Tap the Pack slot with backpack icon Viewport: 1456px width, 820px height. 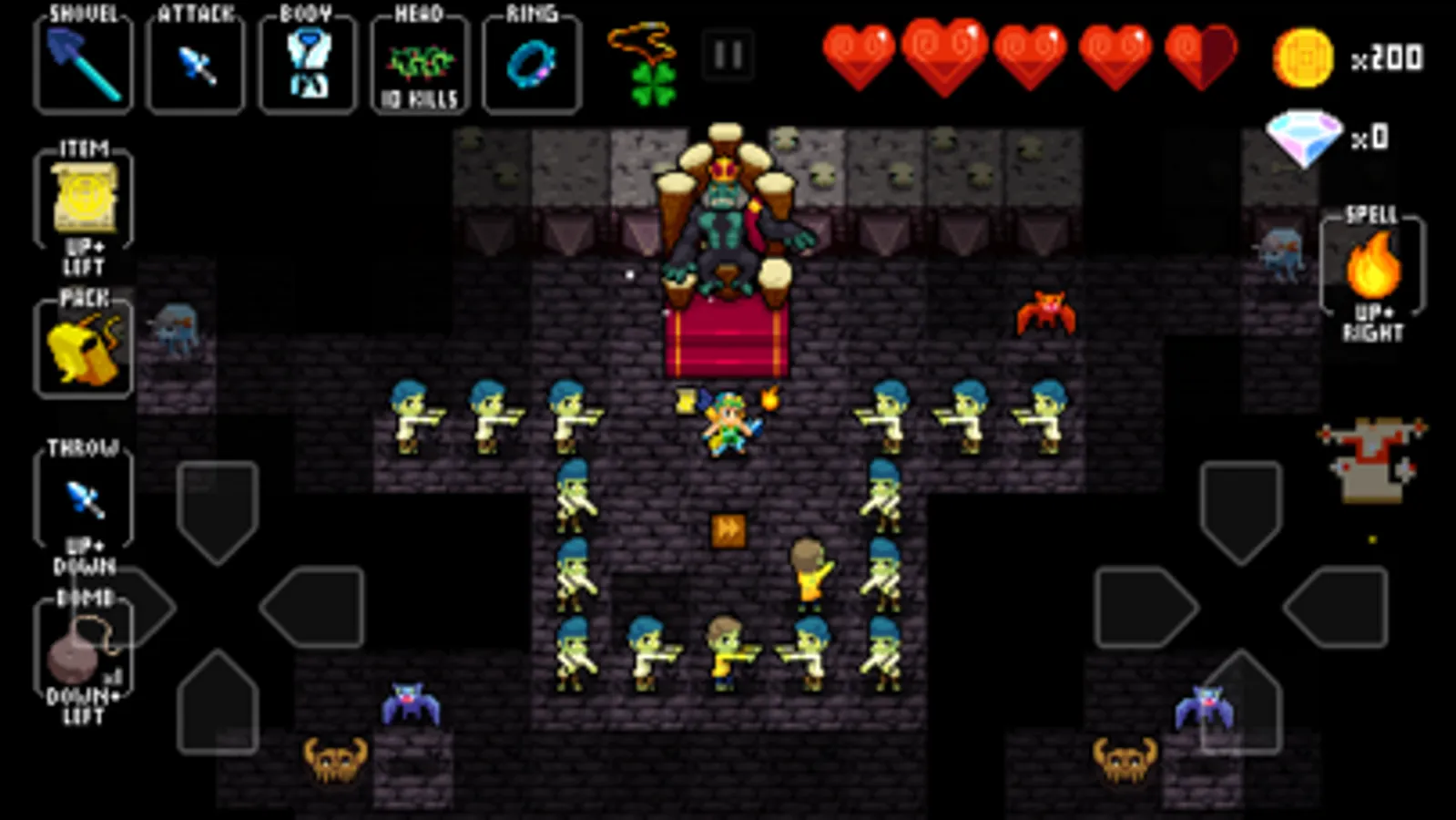(82, 347)
